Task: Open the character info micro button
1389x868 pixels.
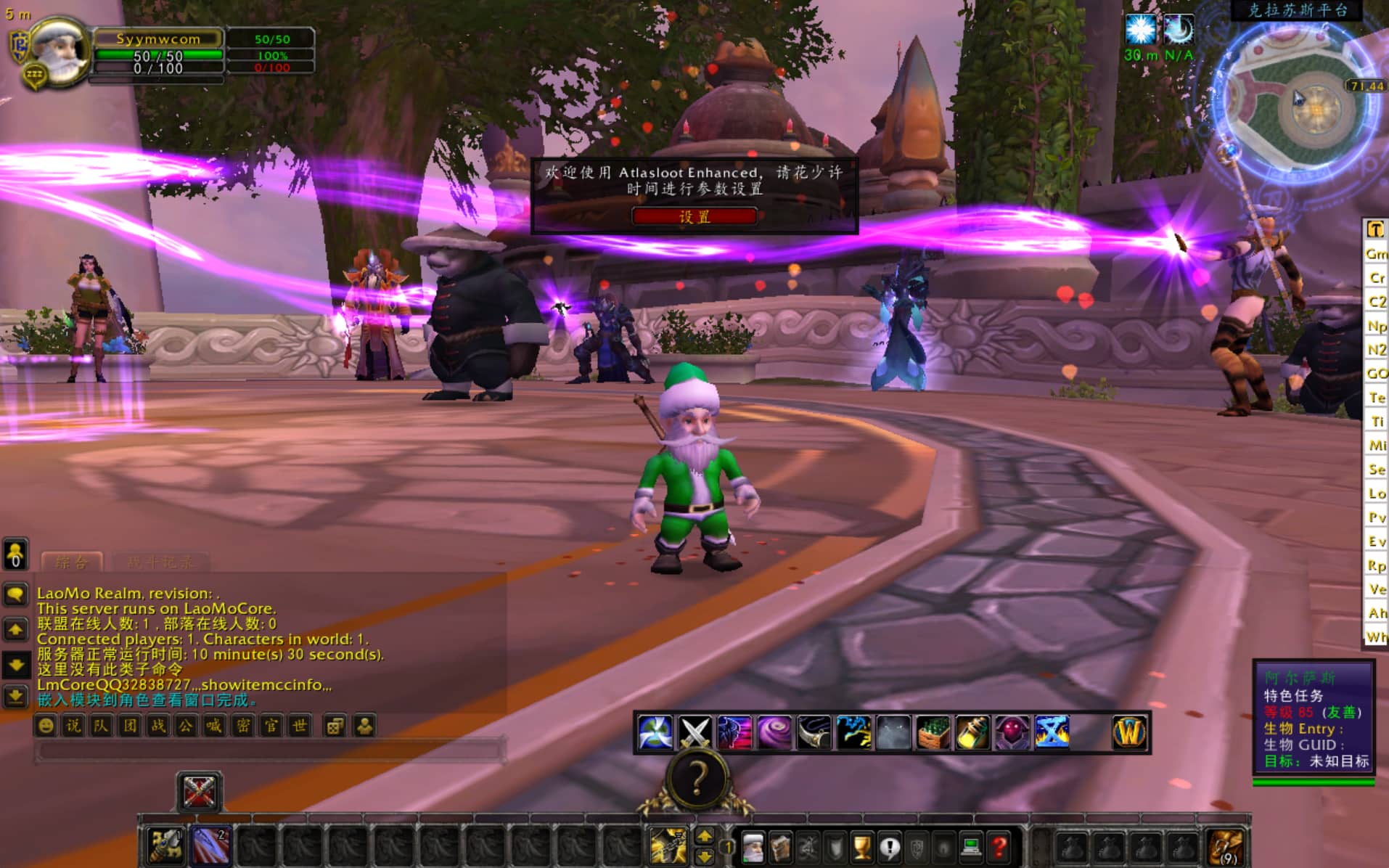Action: [753, 846]
